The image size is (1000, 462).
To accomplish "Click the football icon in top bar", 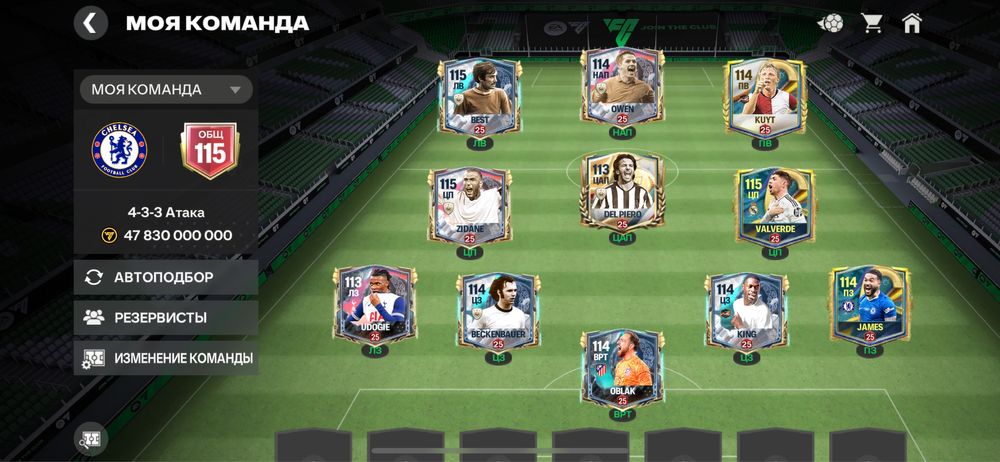I will coord(830,23).
